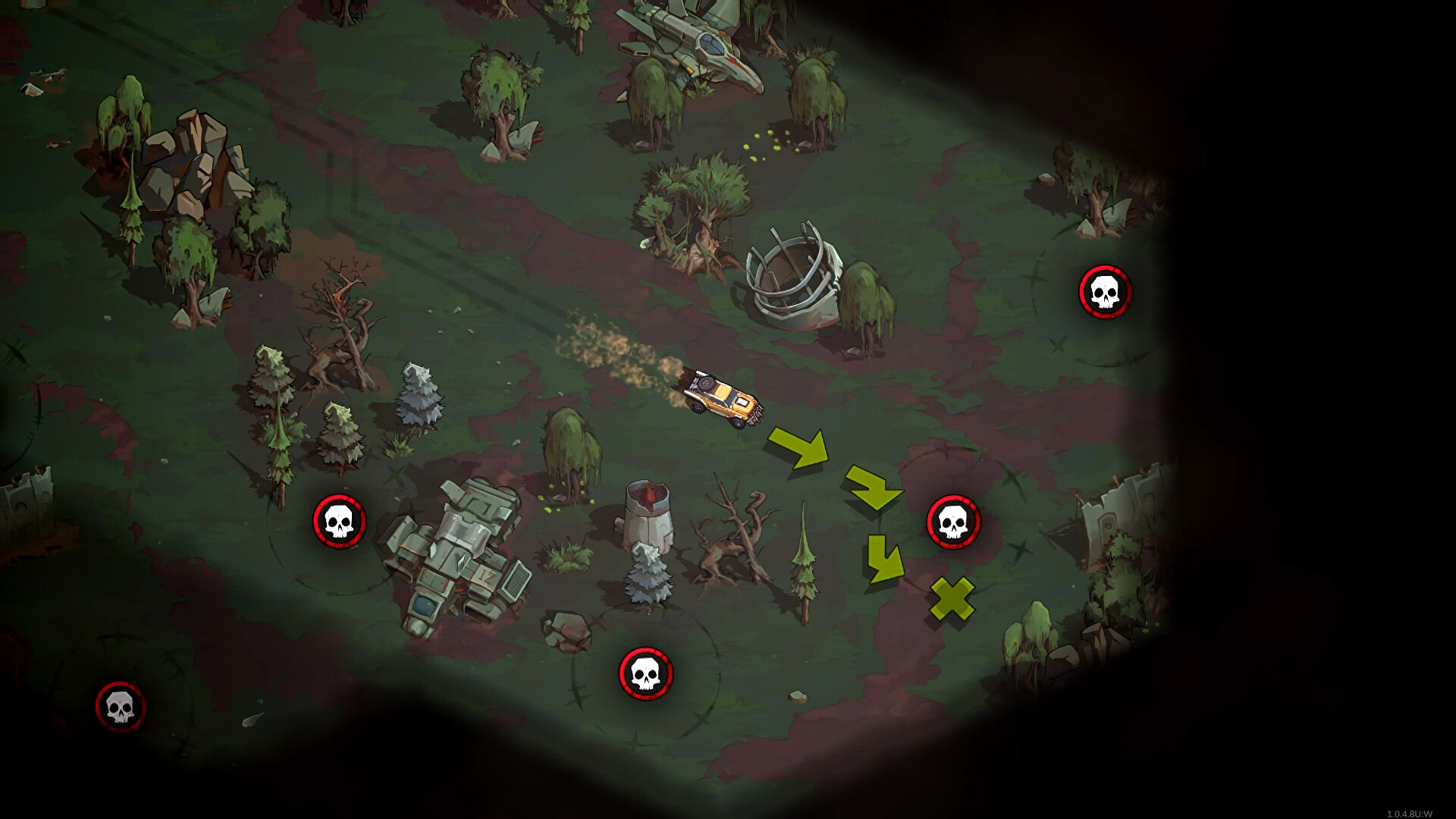Select the skull marker in the top right area
Screen dimensions: 1456x819
[1106, 292]
